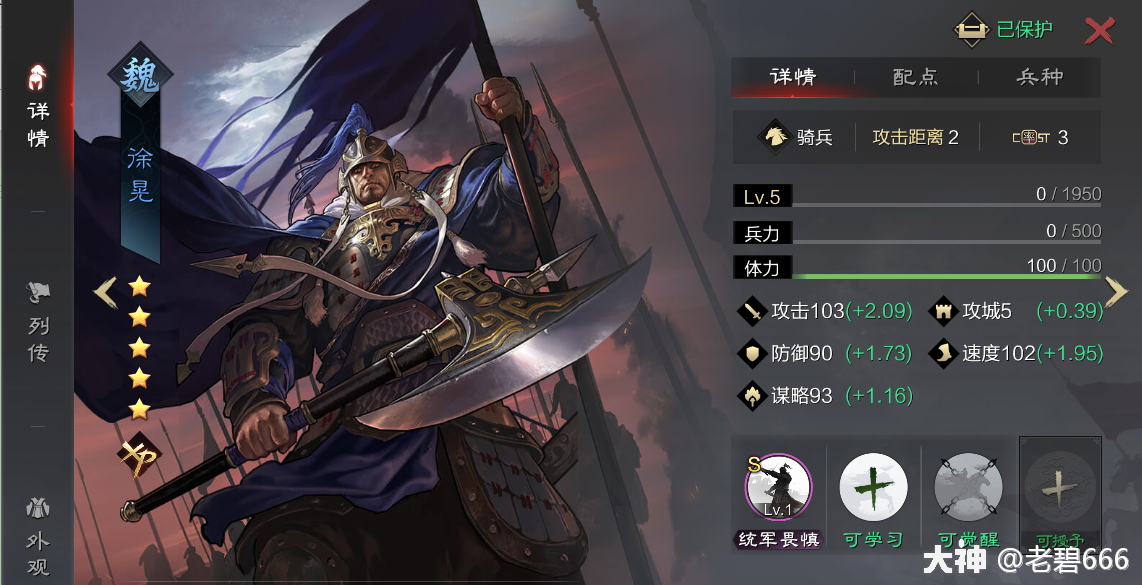Viewport: 1142px width, 585px height.
Task: Switch to the 兵种 troop type tab
Action: (1039, 77)
